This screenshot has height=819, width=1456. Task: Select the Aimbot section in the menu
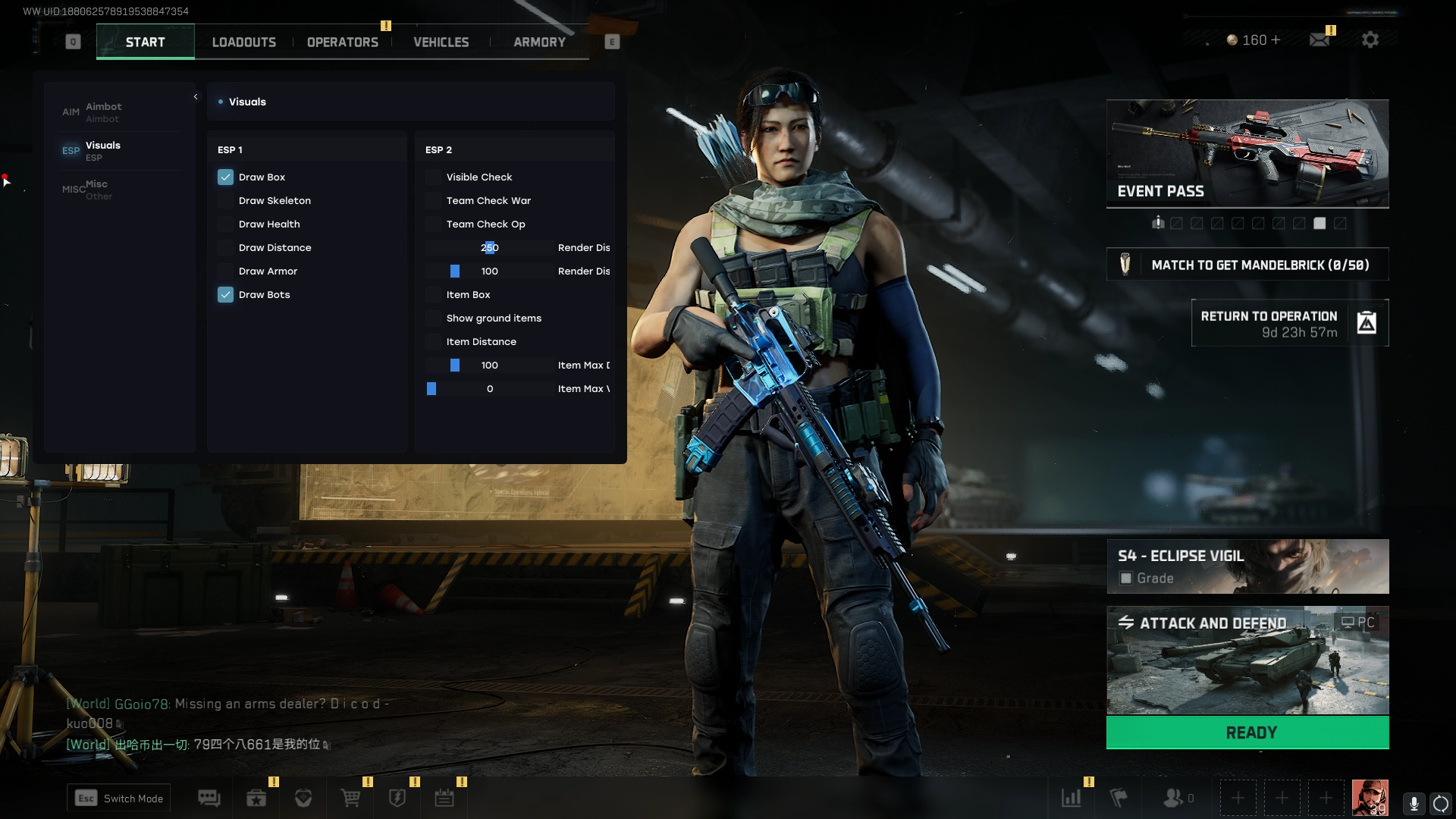point(104,111)
